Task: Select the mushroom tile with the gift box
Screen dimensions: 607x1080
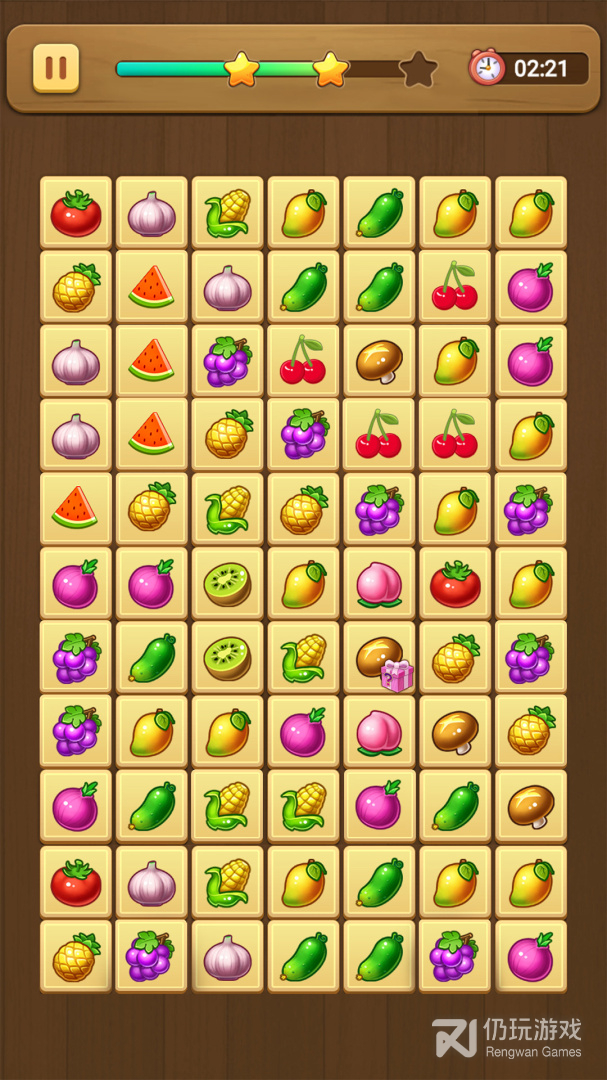Action: (379, 658)
